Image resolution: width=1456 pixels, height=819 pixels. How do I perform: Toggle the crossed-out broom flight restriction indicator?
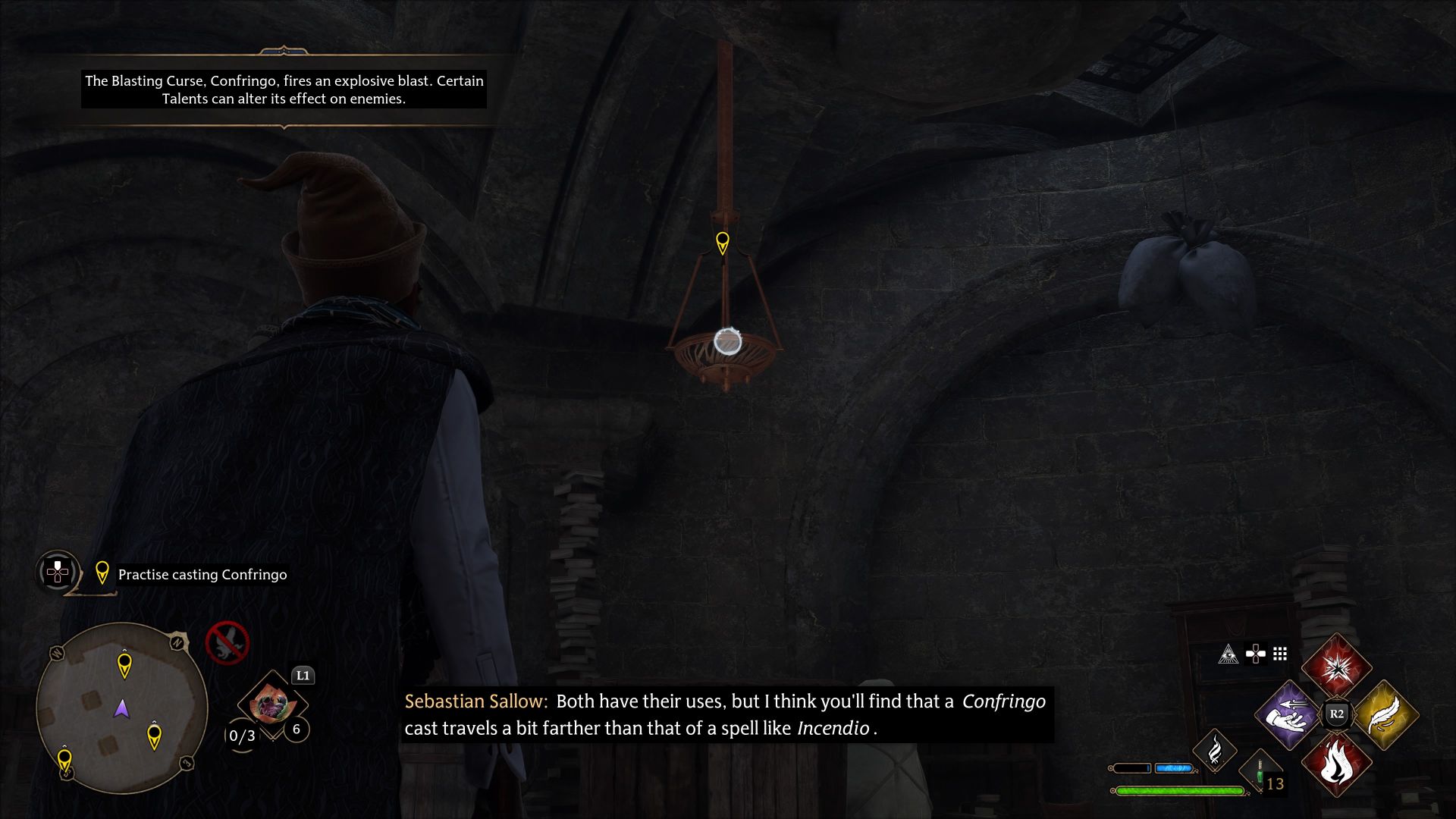click(x=227, y=643)
